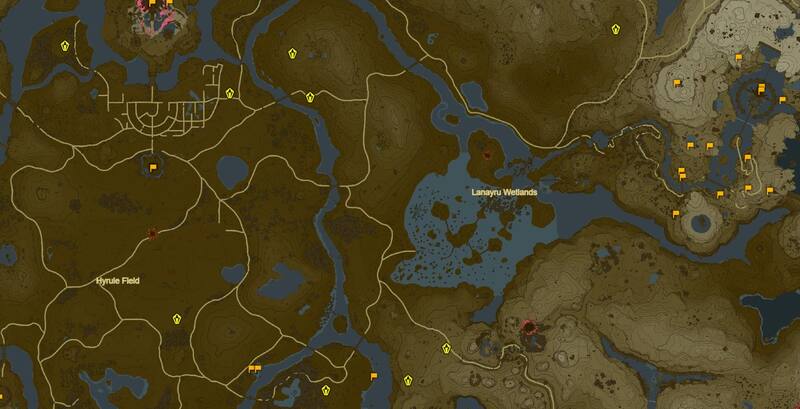Select the Hyrule Field region label
This screenshot has height=409, width=800.
tap(117, 282)
